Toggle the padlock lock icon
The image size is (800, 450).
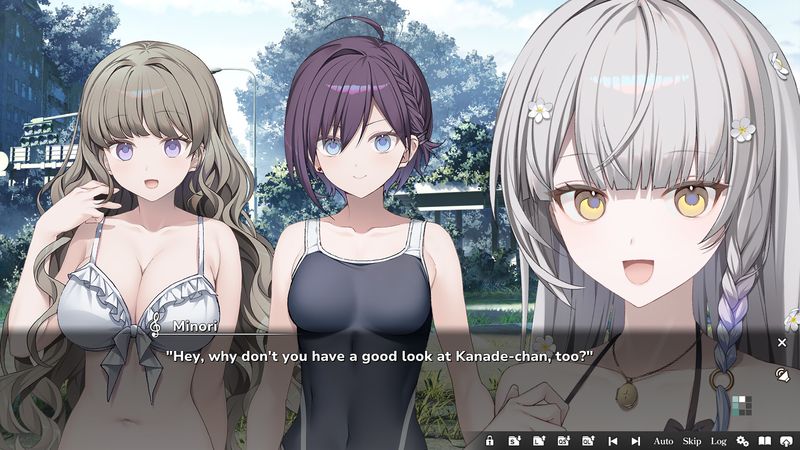coord(490,441)
